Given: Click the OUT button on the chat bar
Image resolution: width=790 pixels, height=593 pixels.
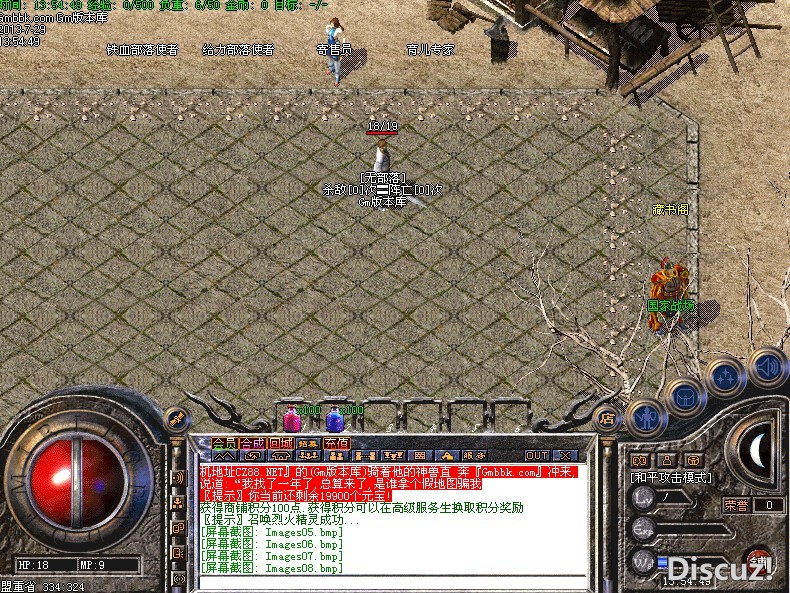Looking at the screenshot, I should (538, 455).
